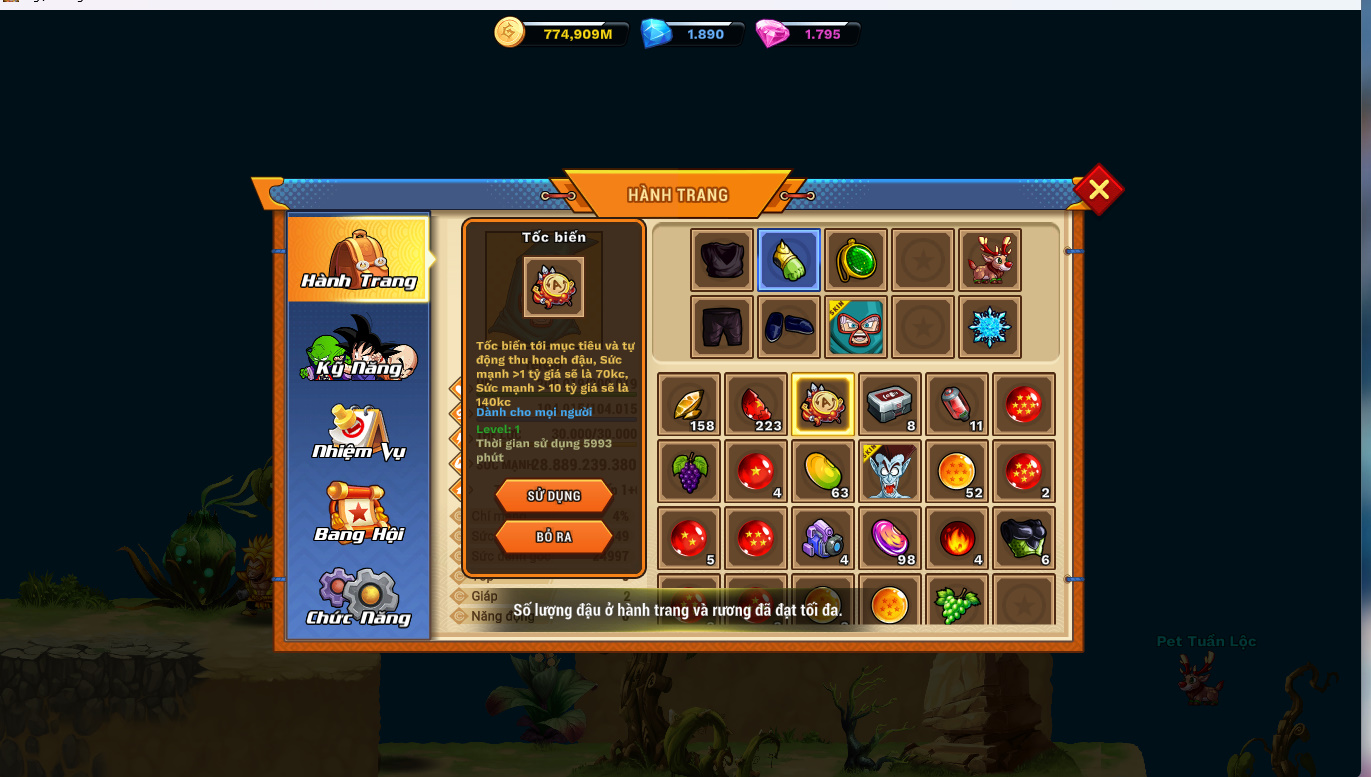Viewport: 1371px width, 777px height.
Task: Select the equipped green glove slot
Action: click(789, 260)
